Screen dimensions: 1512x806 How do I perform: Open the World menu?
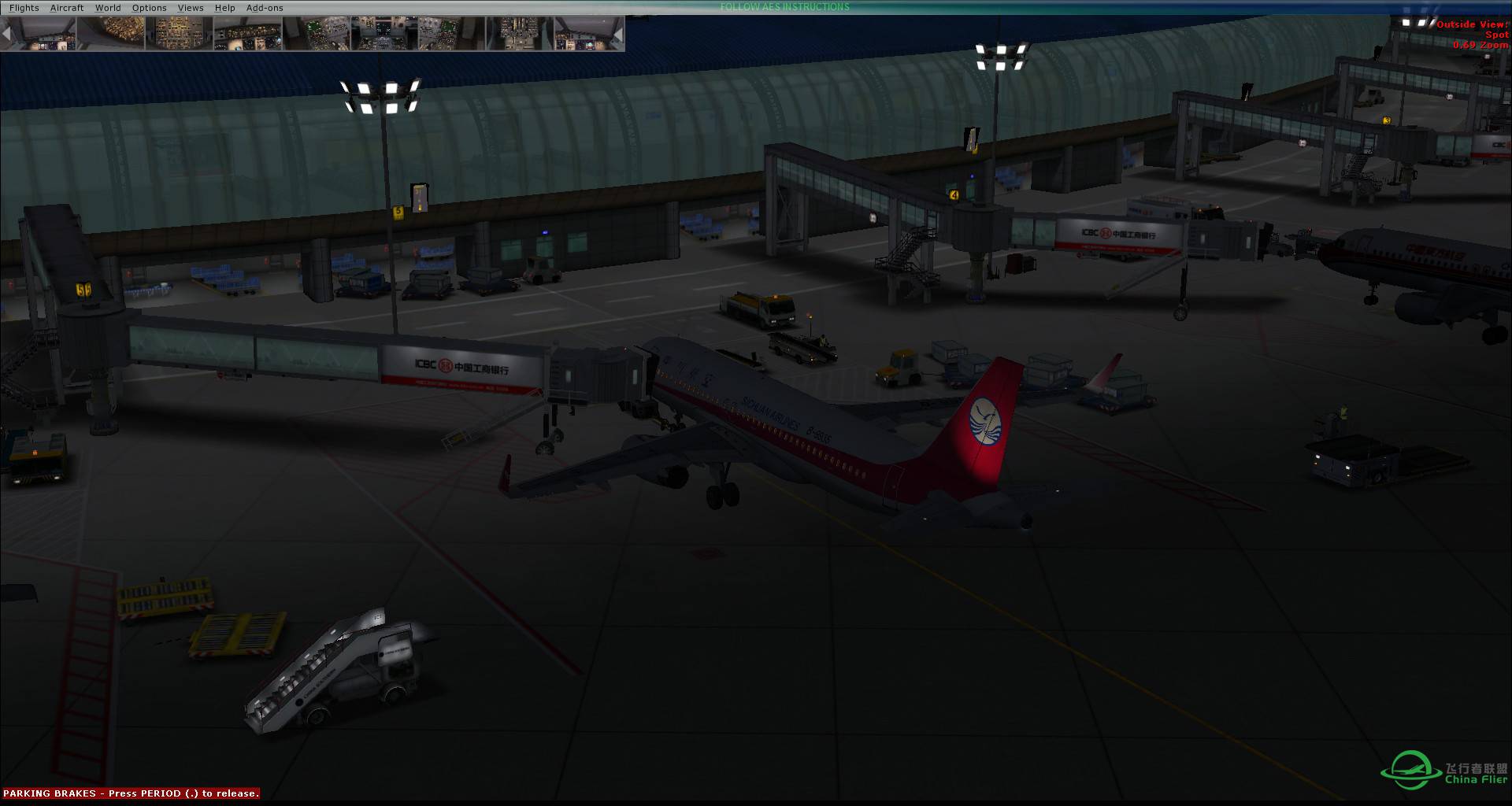pos(108,8)
